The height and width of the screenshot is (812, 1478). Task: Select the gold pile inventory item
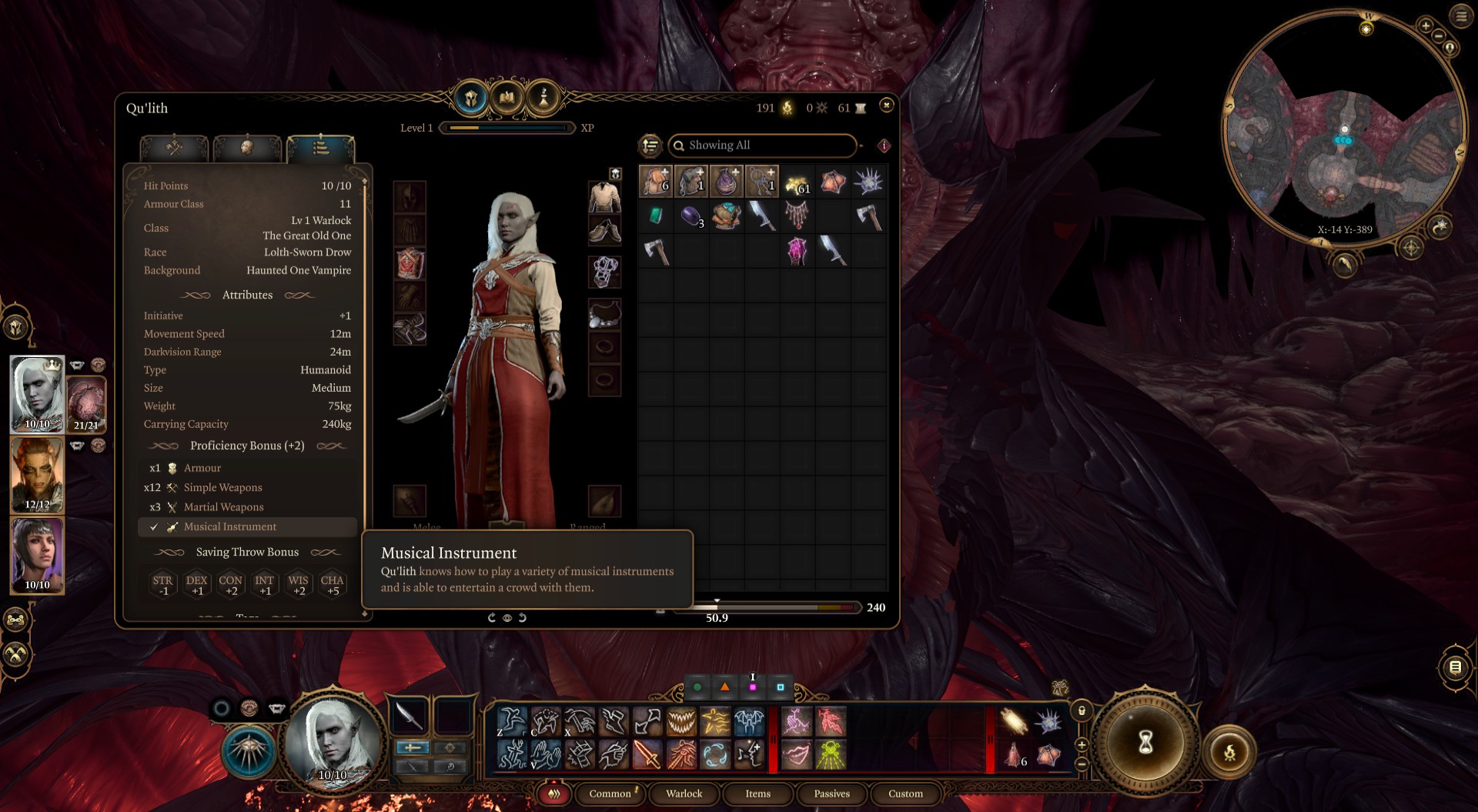(x=797, y=182)
